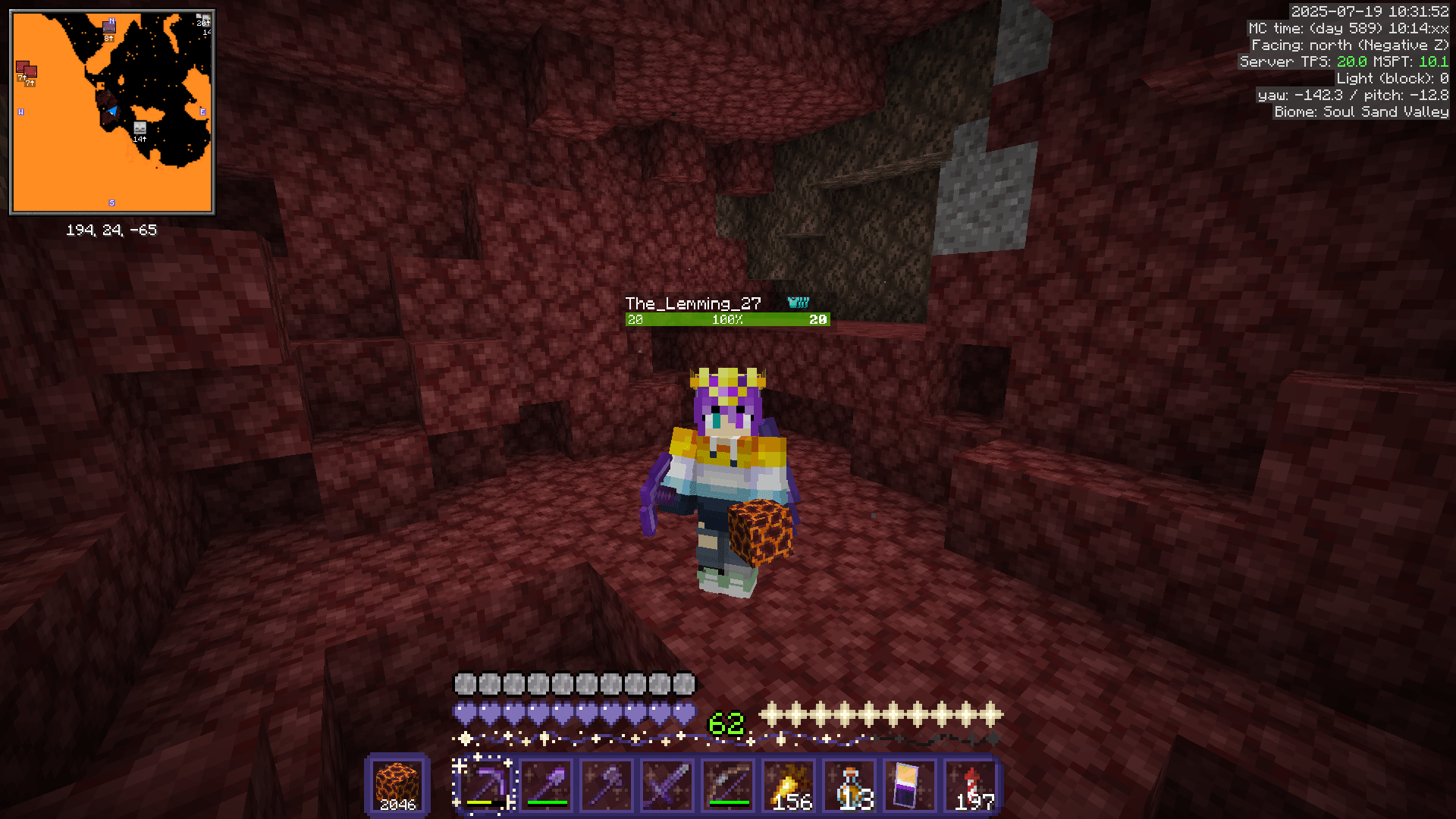Select the bow in the hotbar
The width and height of the screenshot is (1456, 819).
coord(728,785)
